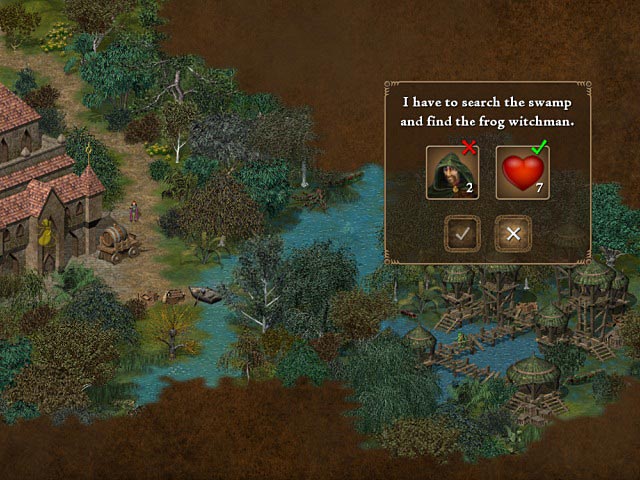Screen dimensions: 640x480
Task: Cancel the dialog with the X button
Action: click(513, 234)
